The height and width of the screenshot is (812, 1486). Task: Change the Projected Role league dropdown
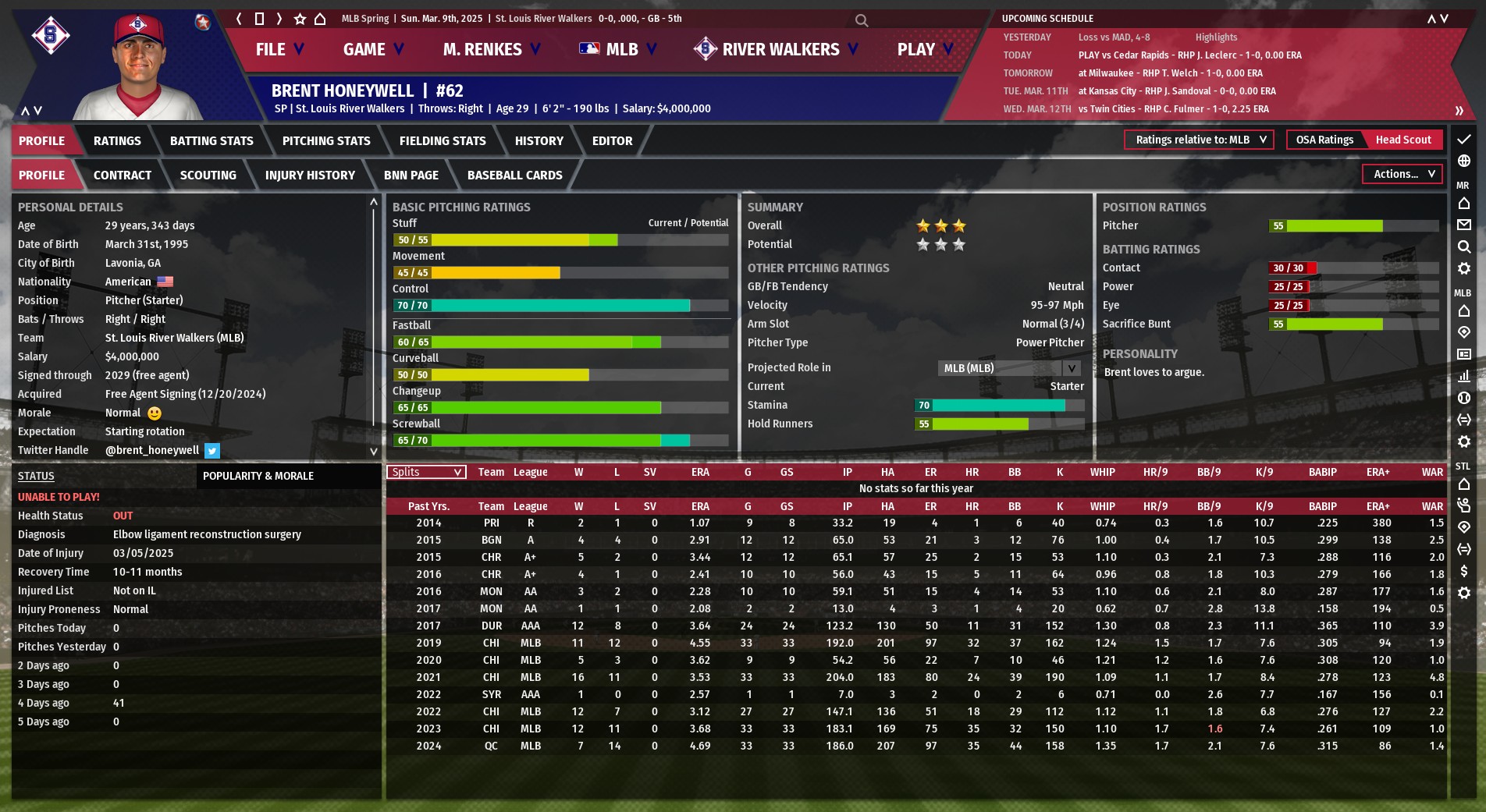(1009, 368)
